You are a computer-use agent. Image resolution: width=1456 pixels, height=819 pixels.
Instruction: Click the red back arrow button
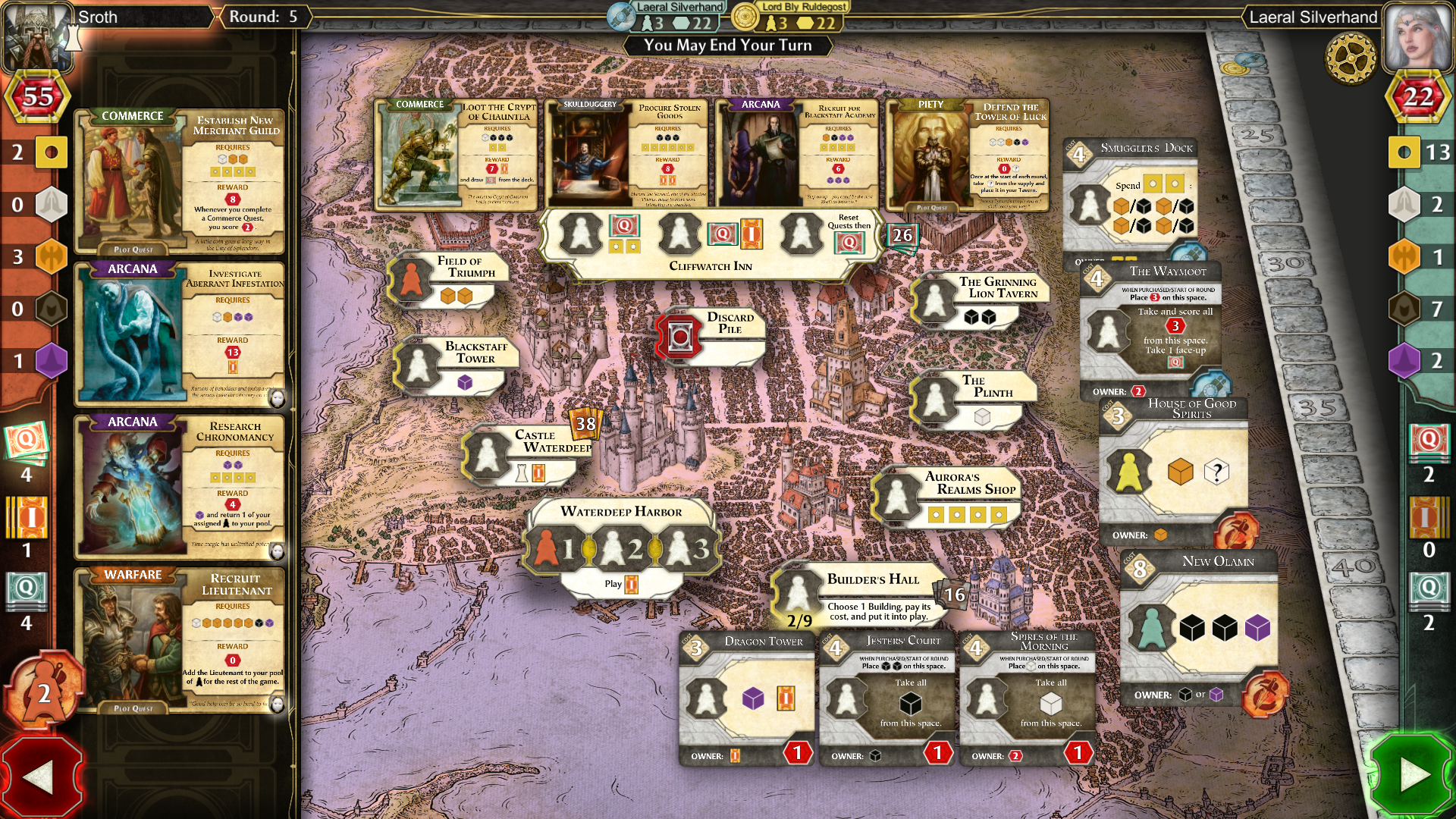[x=39, y=777]
